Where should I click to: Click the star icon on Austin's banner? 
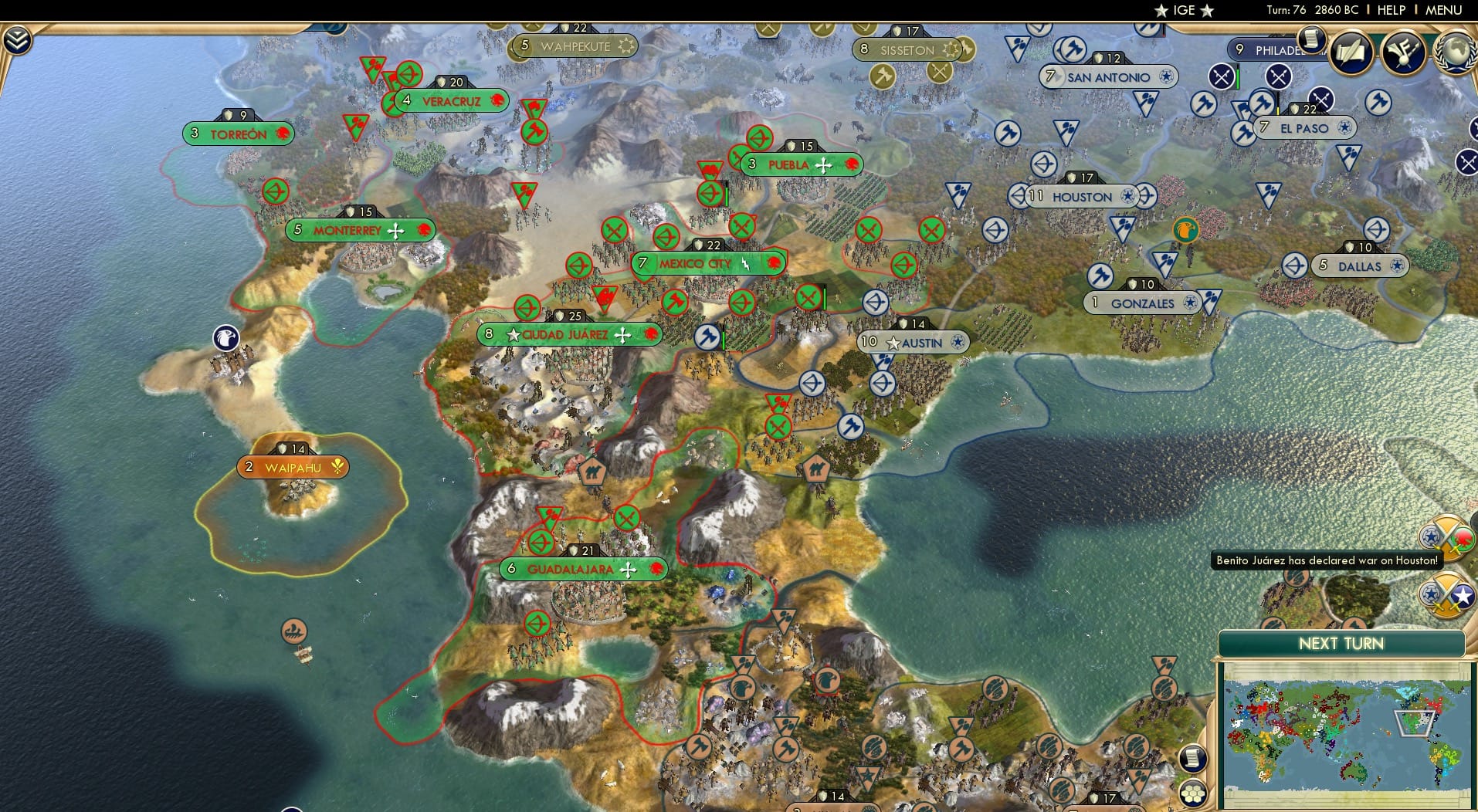tap(893, 342)
